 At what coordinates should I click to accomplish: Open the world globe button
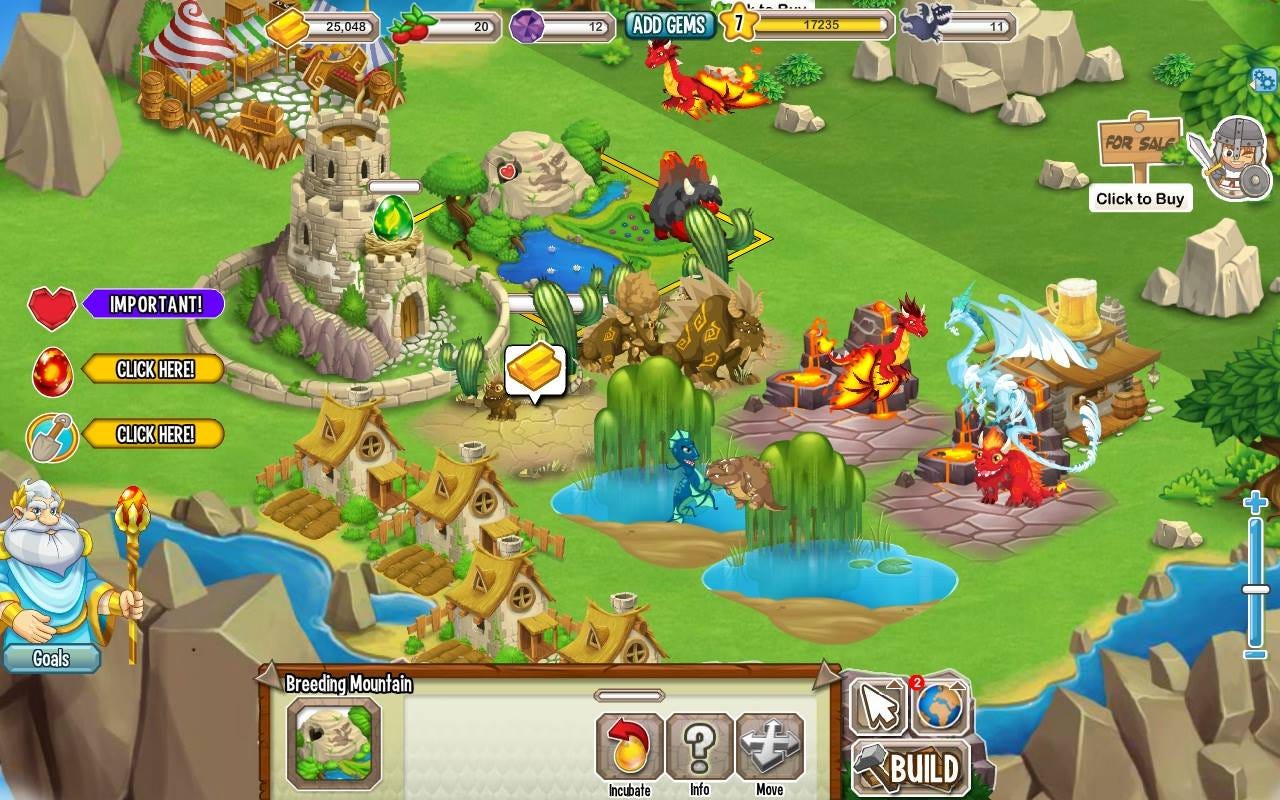tap(939, 706)
